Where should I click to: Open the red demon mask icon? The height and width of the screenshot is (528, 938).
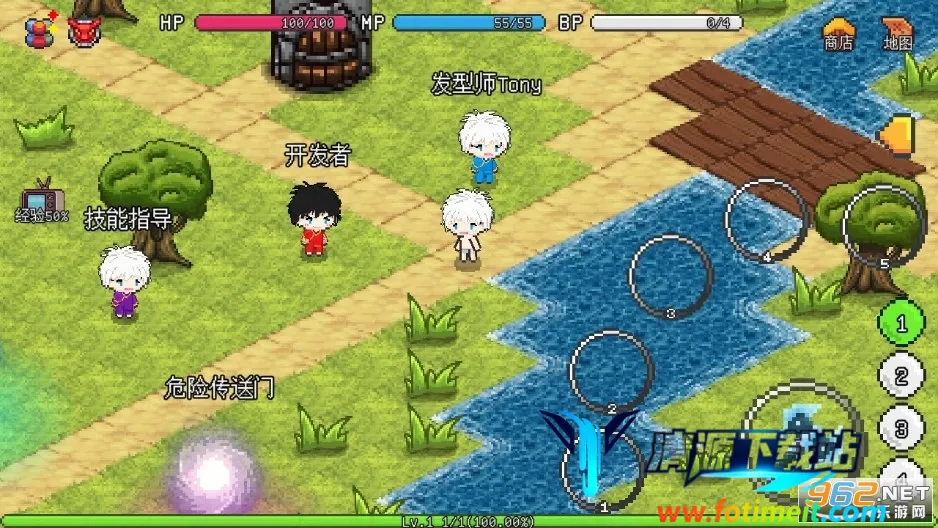click(83, 31)
